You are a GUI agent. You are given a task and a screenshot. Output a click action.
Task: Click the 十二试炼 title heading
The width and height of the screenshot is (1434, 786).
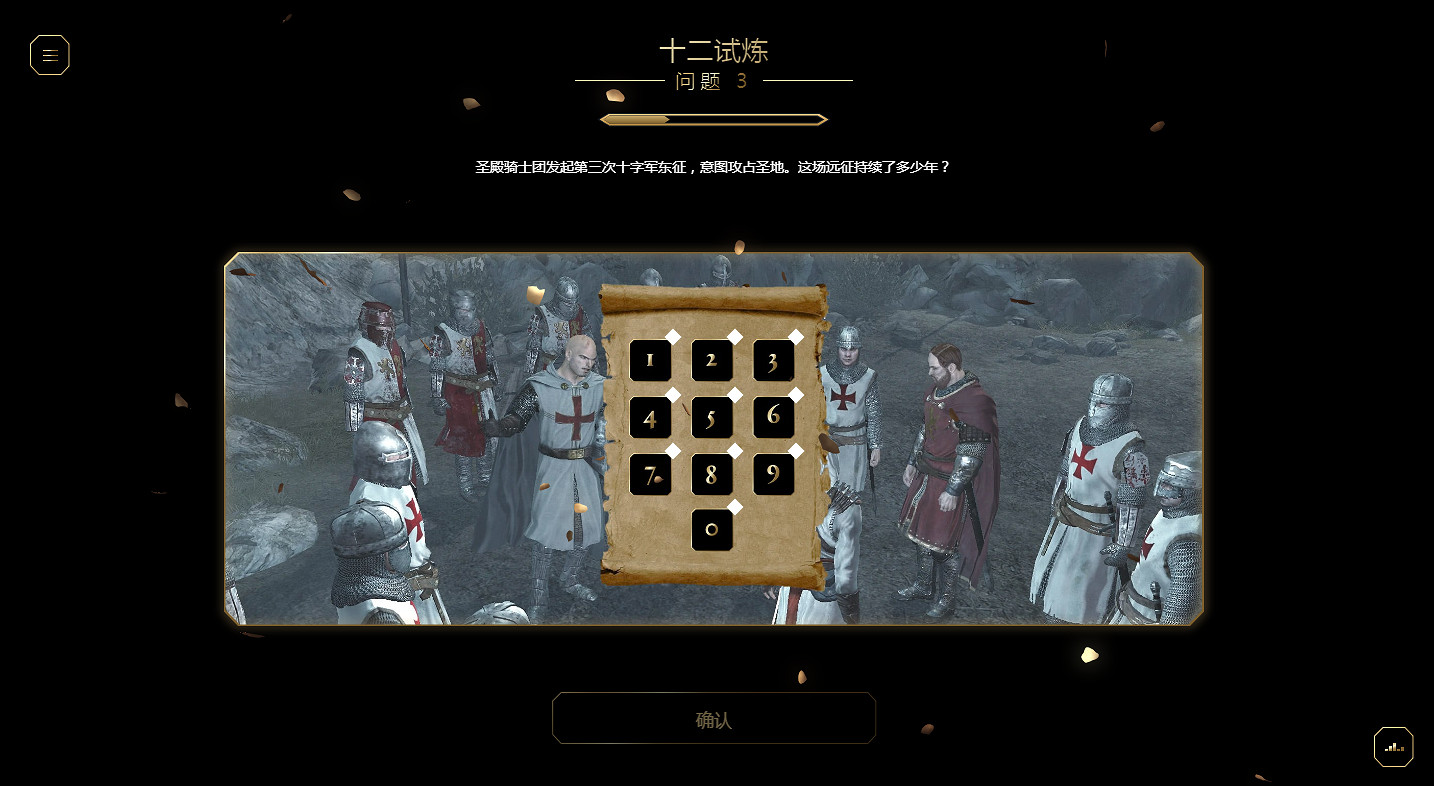click(714, 51)
